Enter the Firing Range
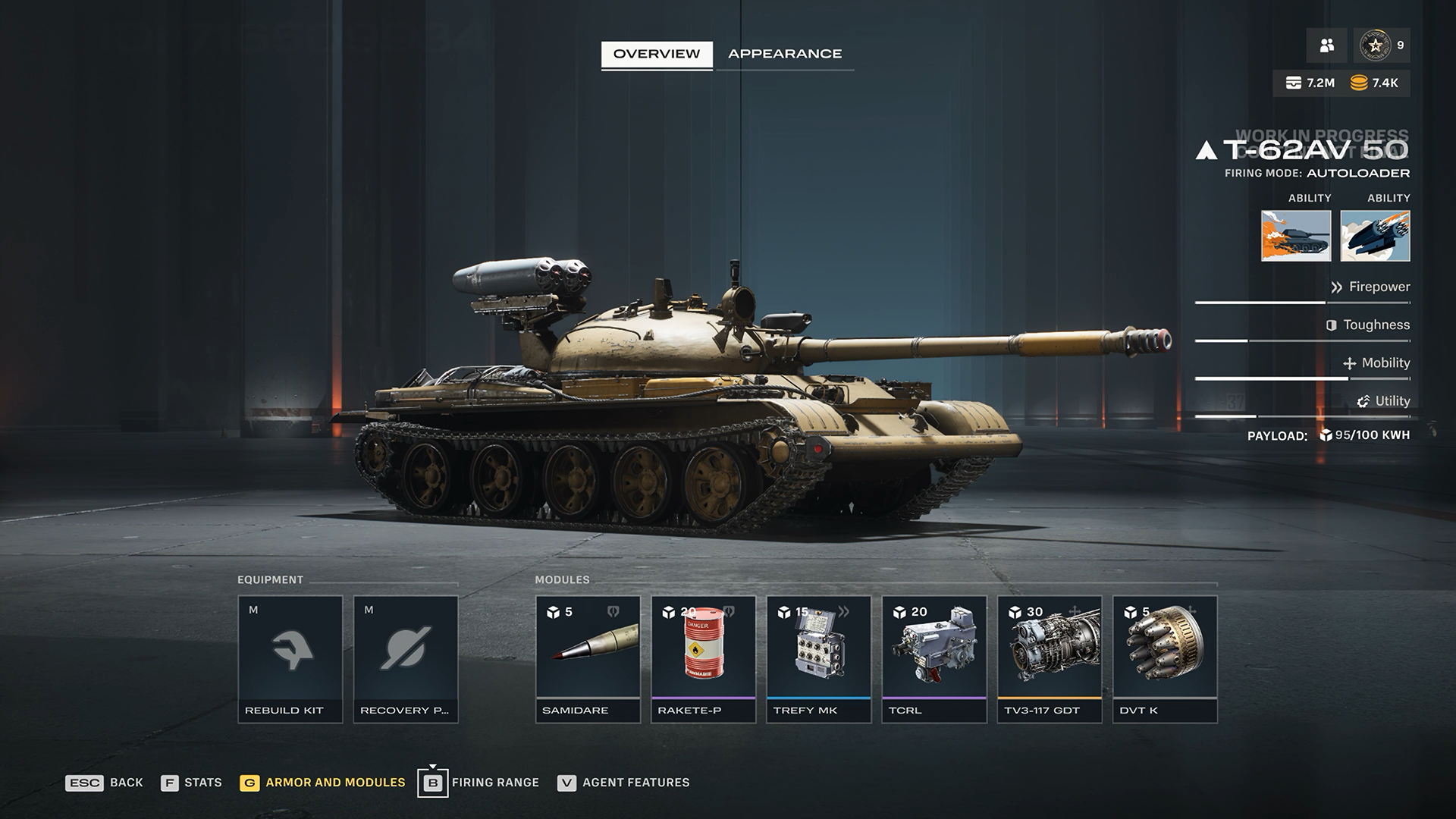The image size is (1456, 819). coord(479,783)
